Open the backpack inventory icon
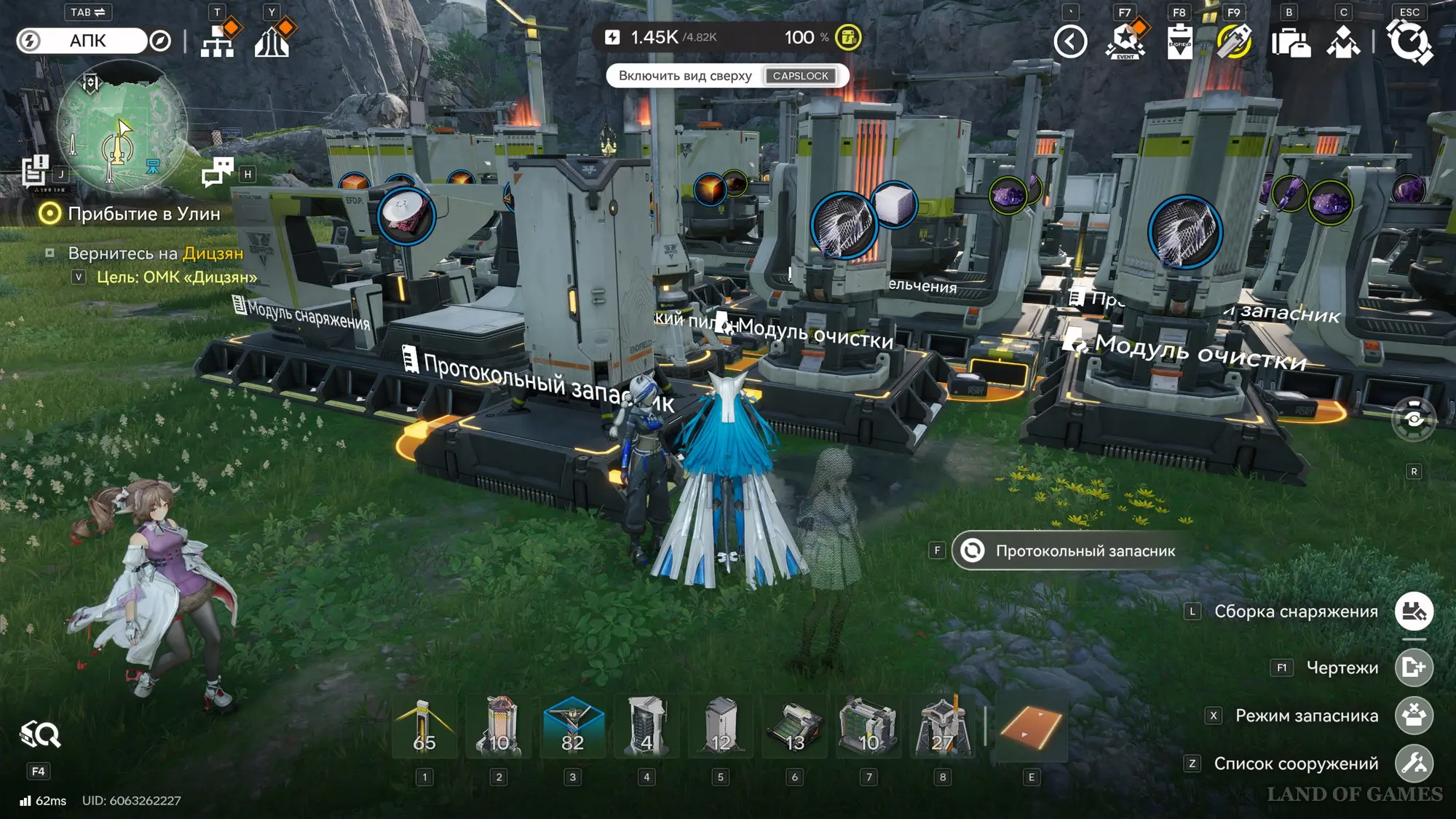 click(x=1289, y=41)
